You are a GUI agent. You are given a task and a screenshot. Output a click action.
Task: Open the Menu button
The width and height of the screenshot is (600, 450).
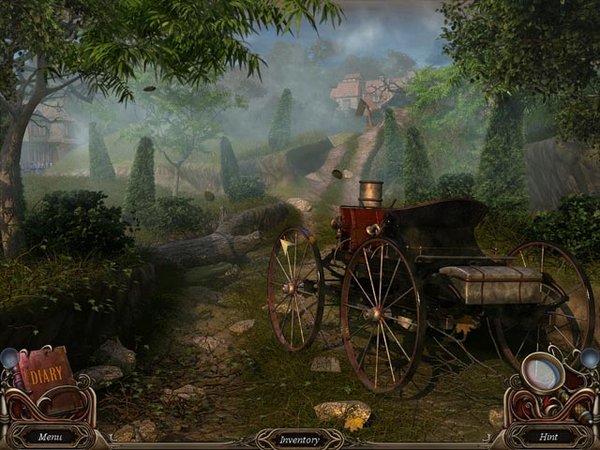(x=51, y=436)
